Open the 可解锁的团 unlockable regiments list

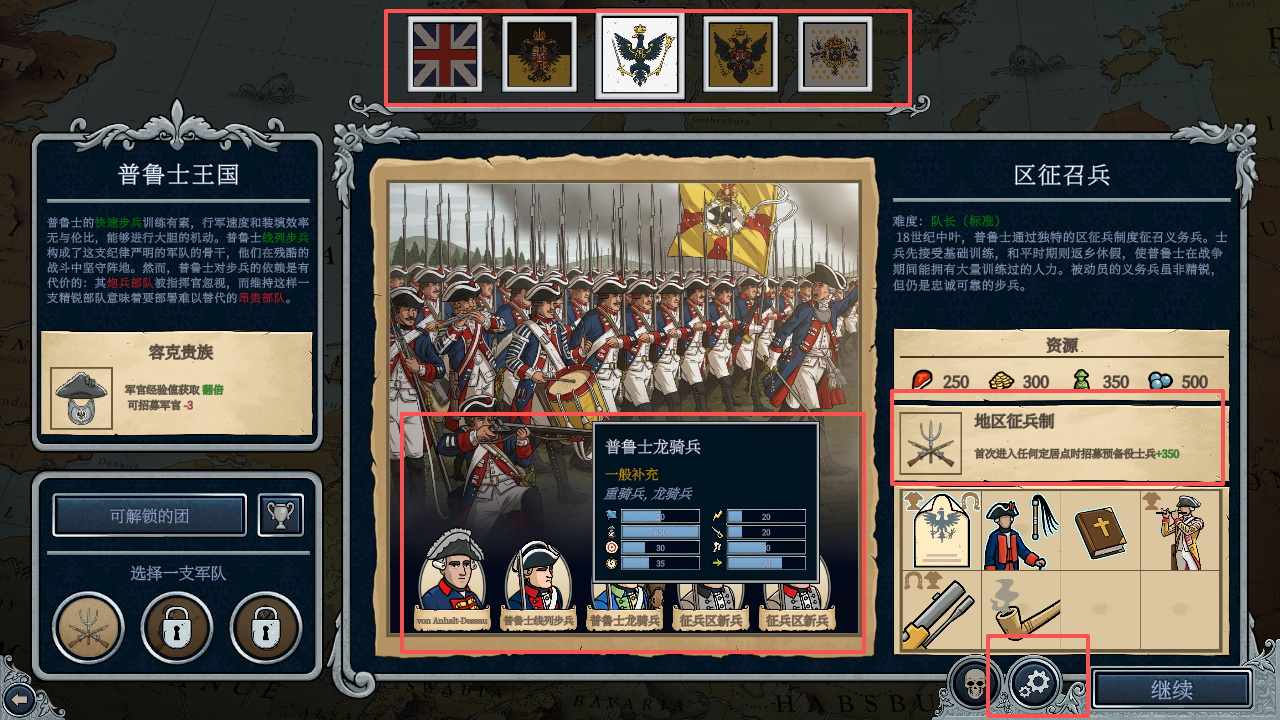click(x=149, y=516)
